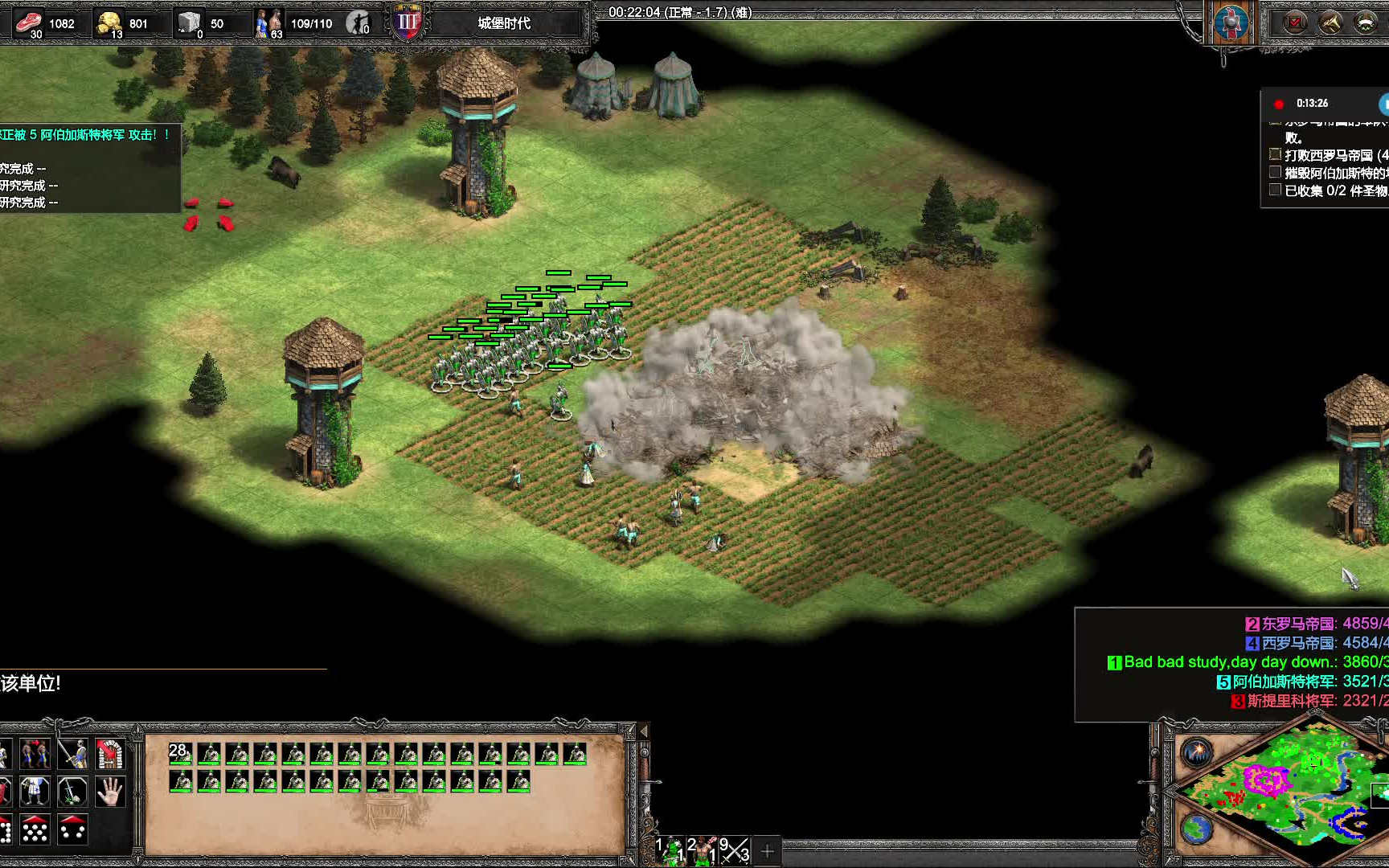Select control group 2

click(702, 850)
